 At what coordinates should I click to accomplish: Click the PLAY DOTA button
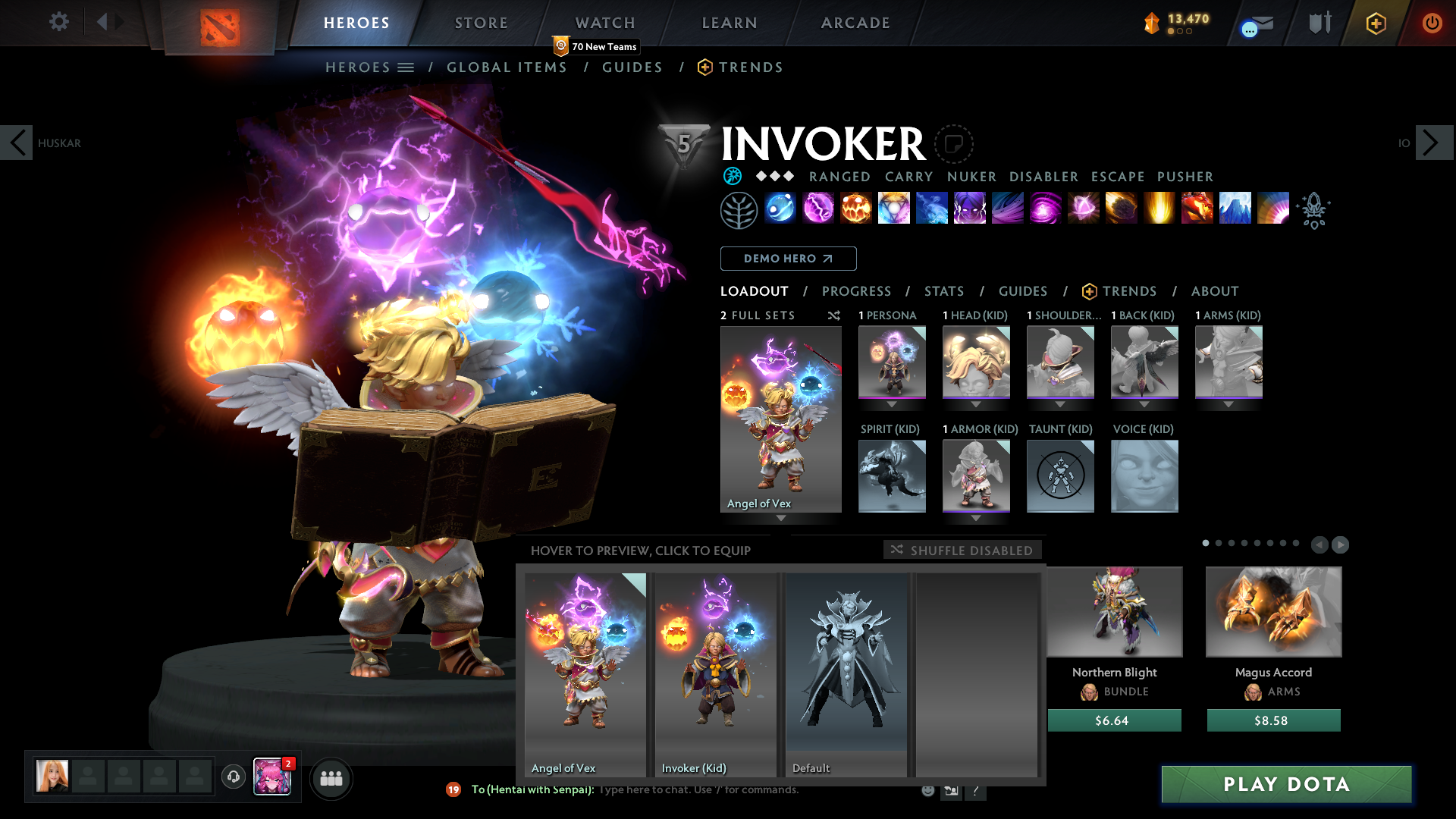click(1285, 785)
